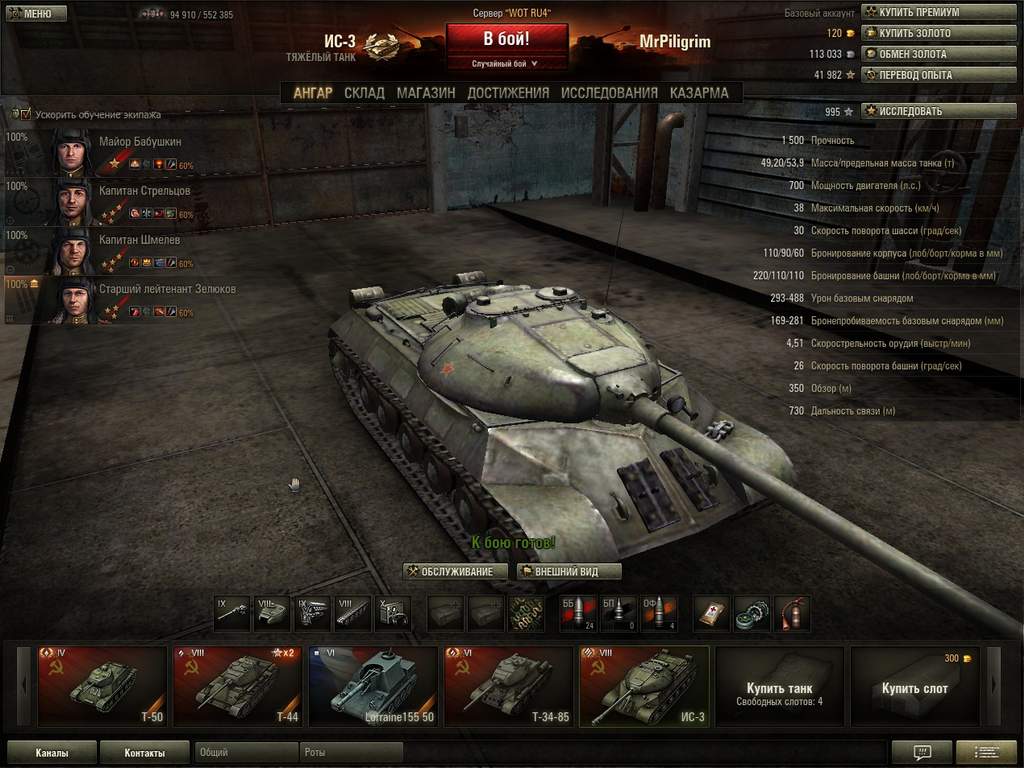This screenshot has width=1024, height=768.
Task: Switch to the СКЛАД tab
Action: pyautogui.click(x=364, y=93)
